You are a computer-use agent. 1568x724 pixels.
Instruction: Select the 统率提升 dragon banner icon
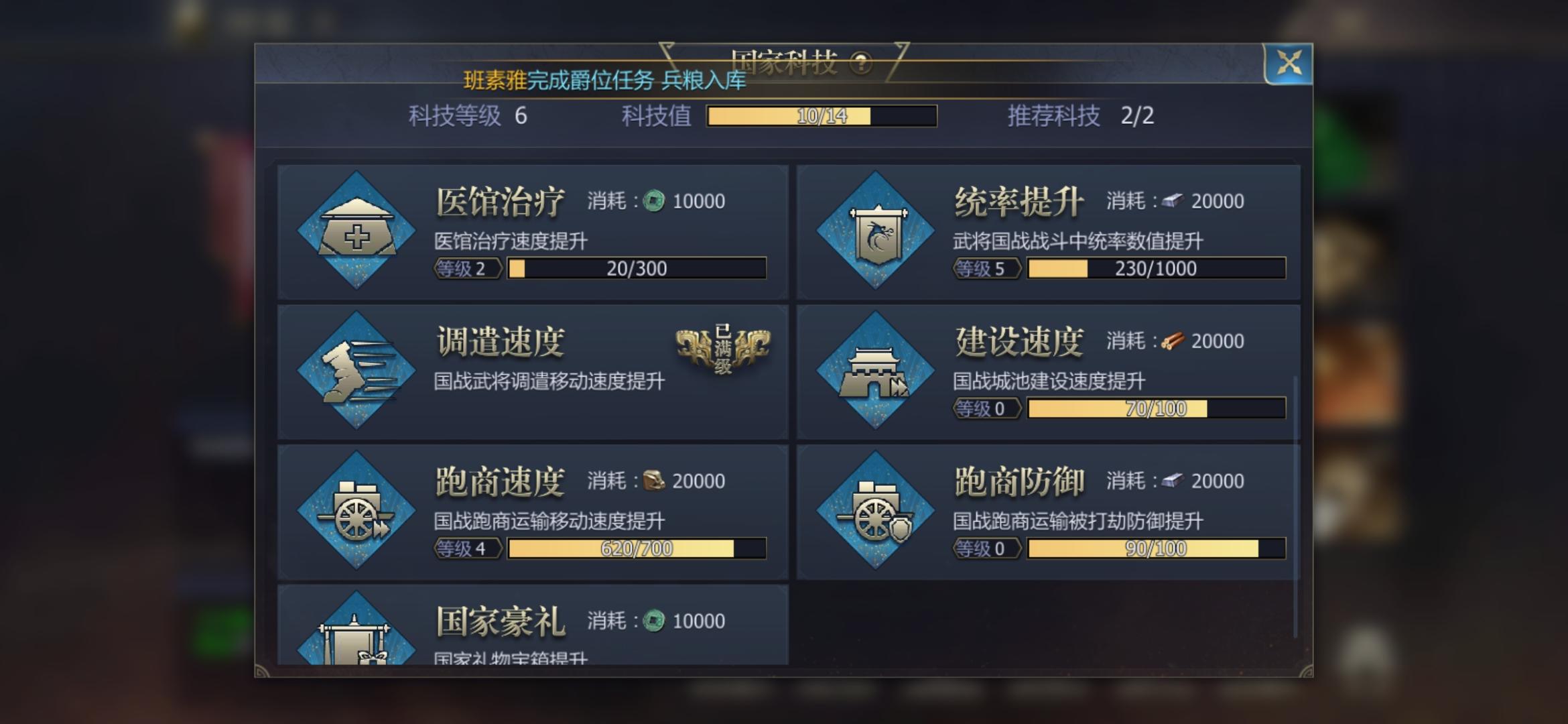tap(876, 229)
